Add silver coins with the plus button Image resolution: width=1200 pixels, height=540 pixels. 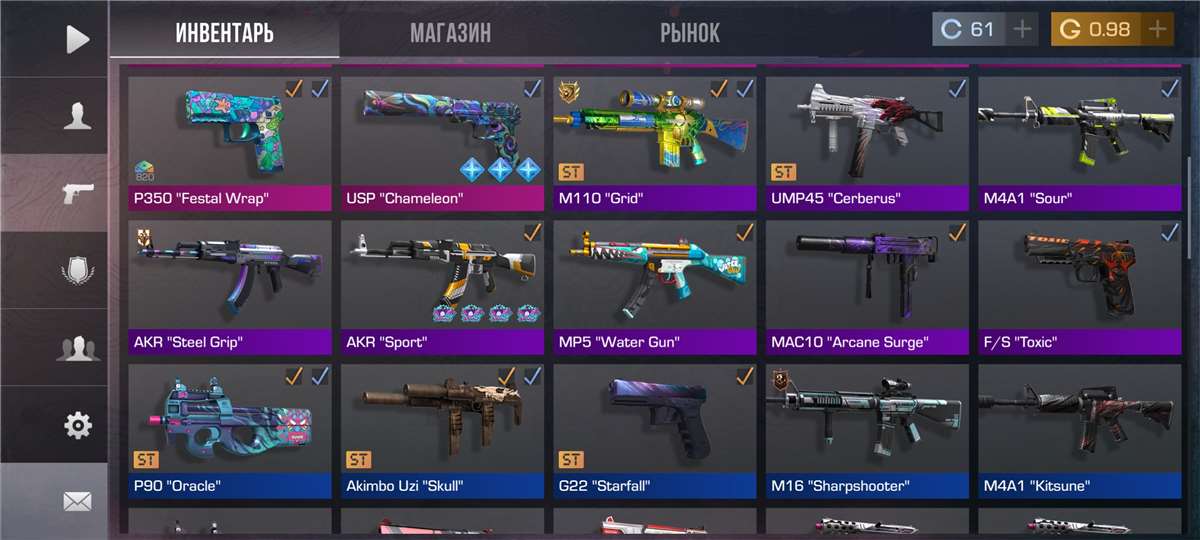[x=1022, y=30]
